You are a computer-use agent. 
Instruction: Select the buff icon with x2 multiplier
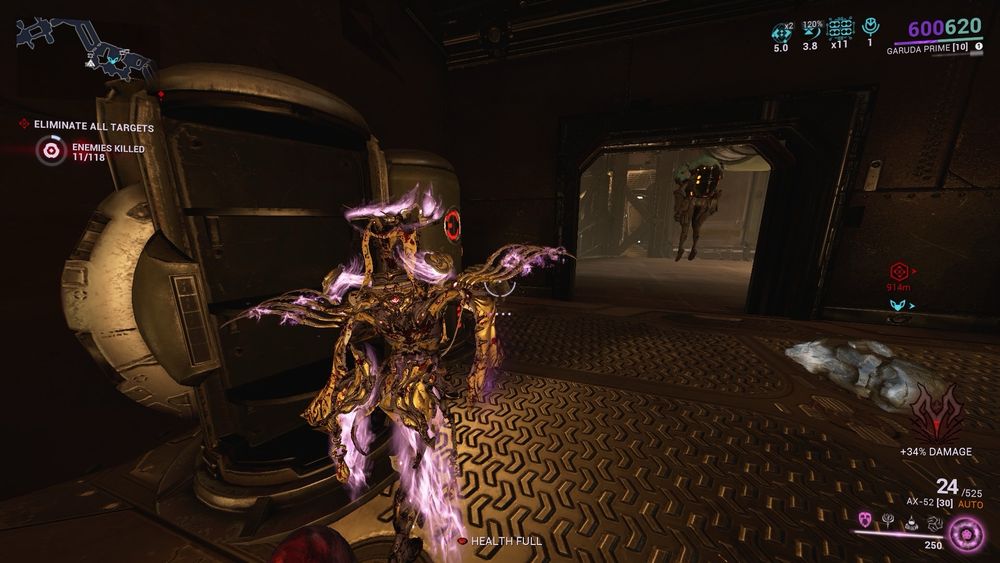pos(782,30)
